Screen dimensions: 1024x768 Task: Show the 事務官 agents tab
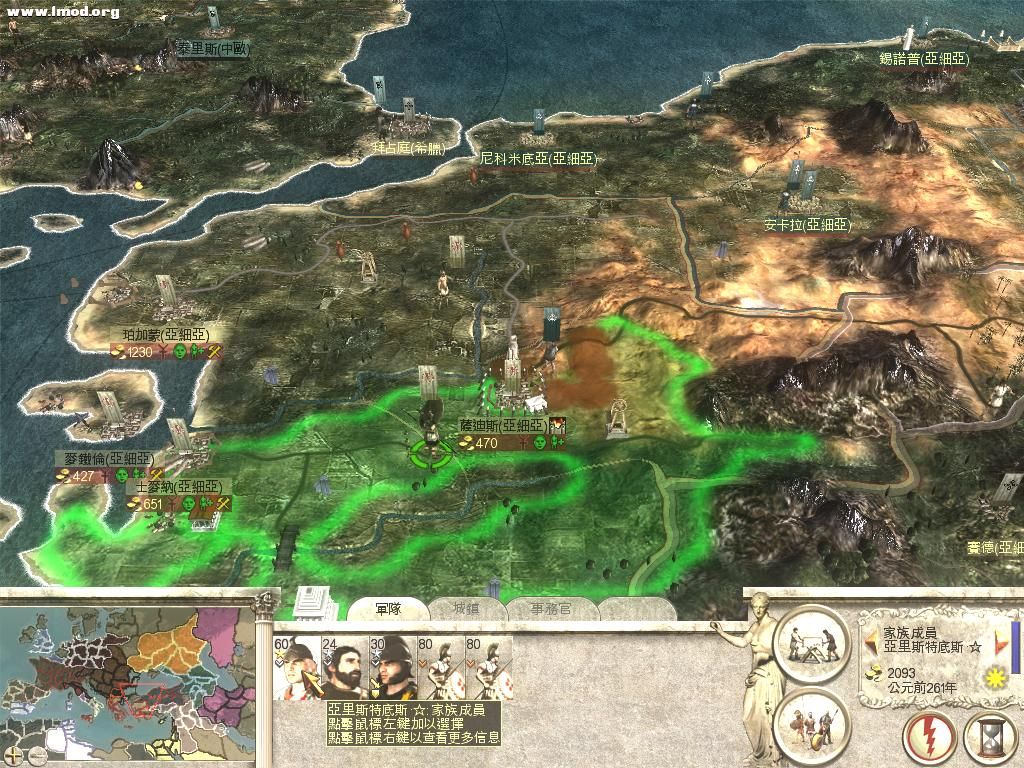pos(544,609)
